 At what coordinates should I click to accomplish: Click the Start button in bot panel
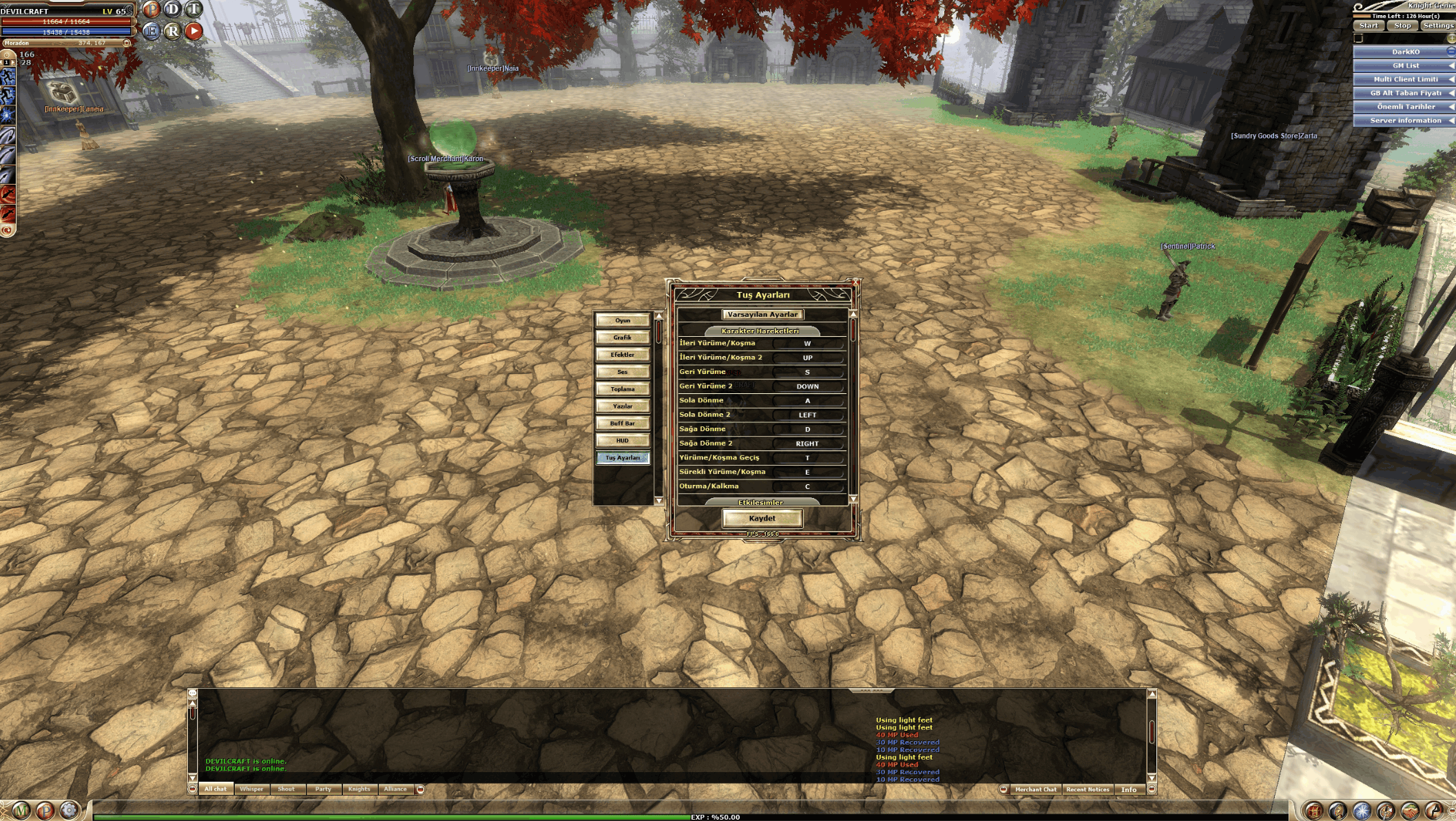[x=1369, y=26]
